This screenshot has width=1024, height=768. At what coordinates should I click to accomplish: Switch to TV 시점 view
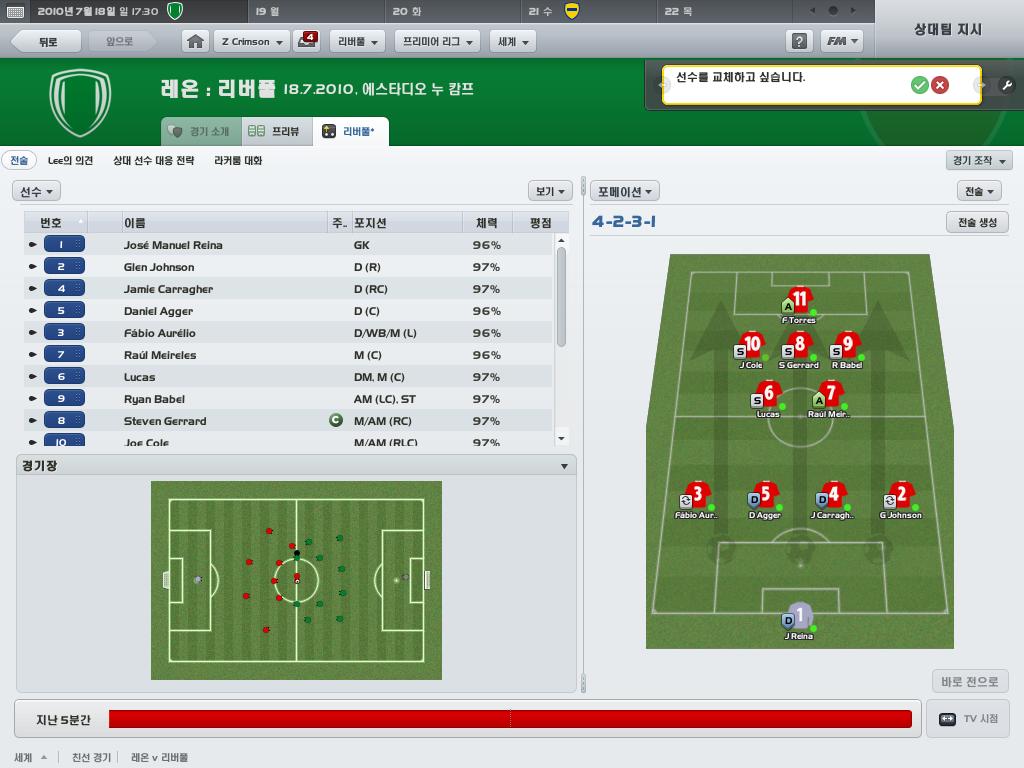tap(968, 719)
